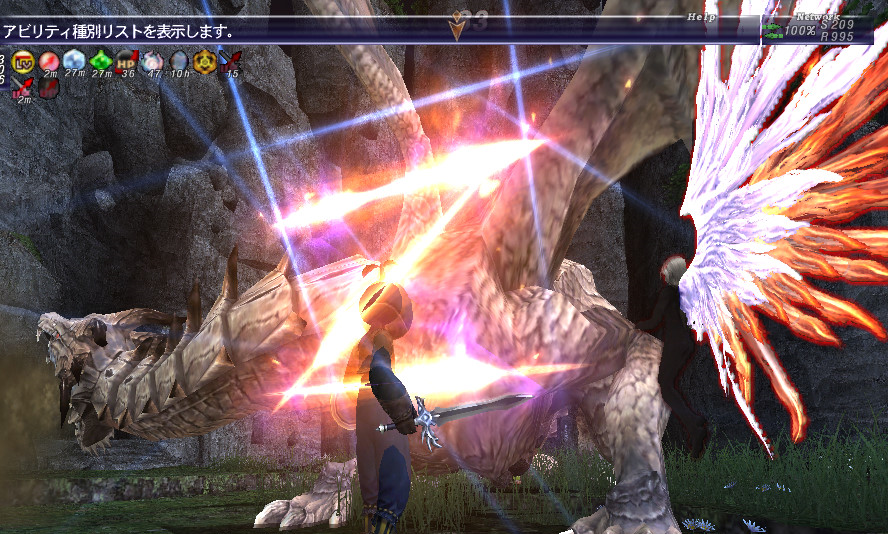Click the dark red debuff without a timer
This screenshot has height=534, width=888.
pyautogui.click(x=48, y=88)
